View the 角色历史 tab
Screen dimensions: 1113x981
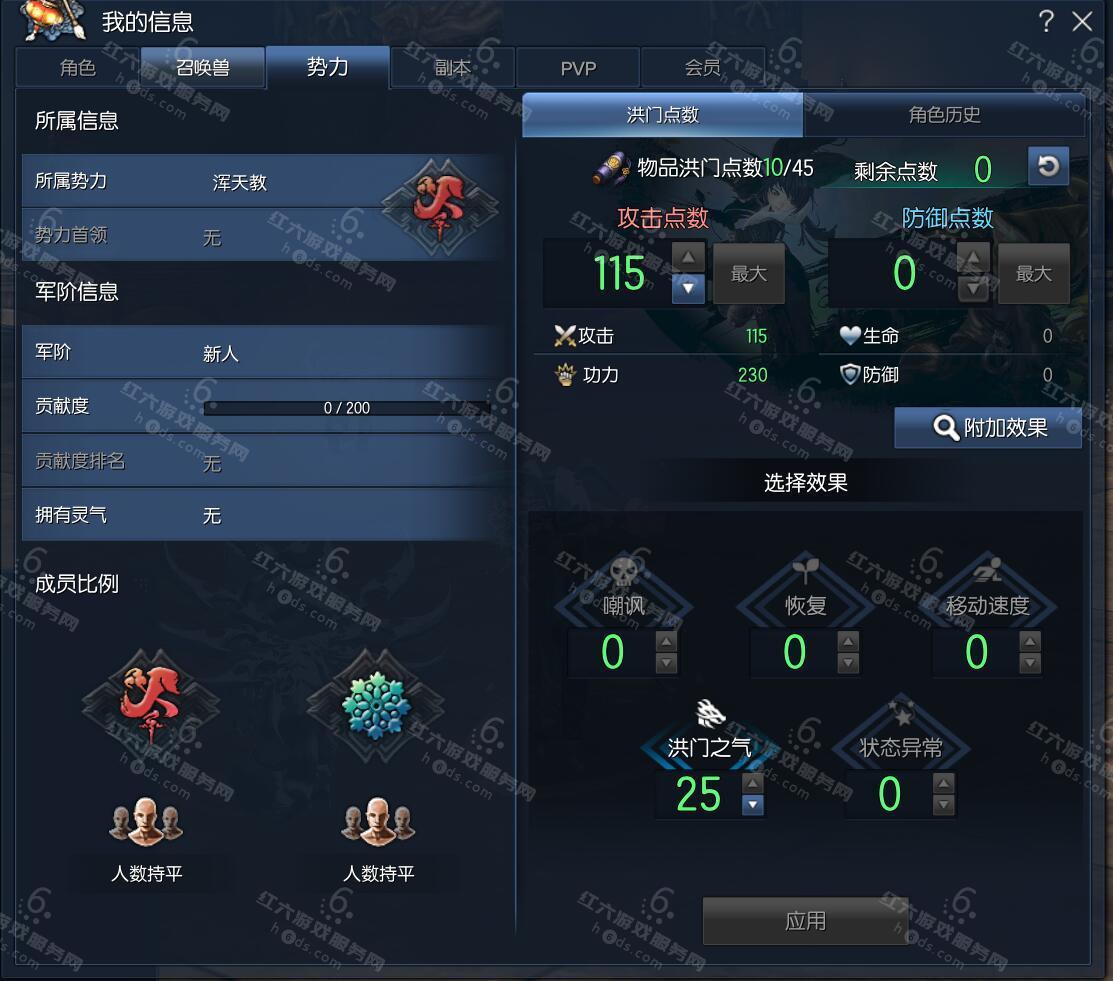click(944, 115)
